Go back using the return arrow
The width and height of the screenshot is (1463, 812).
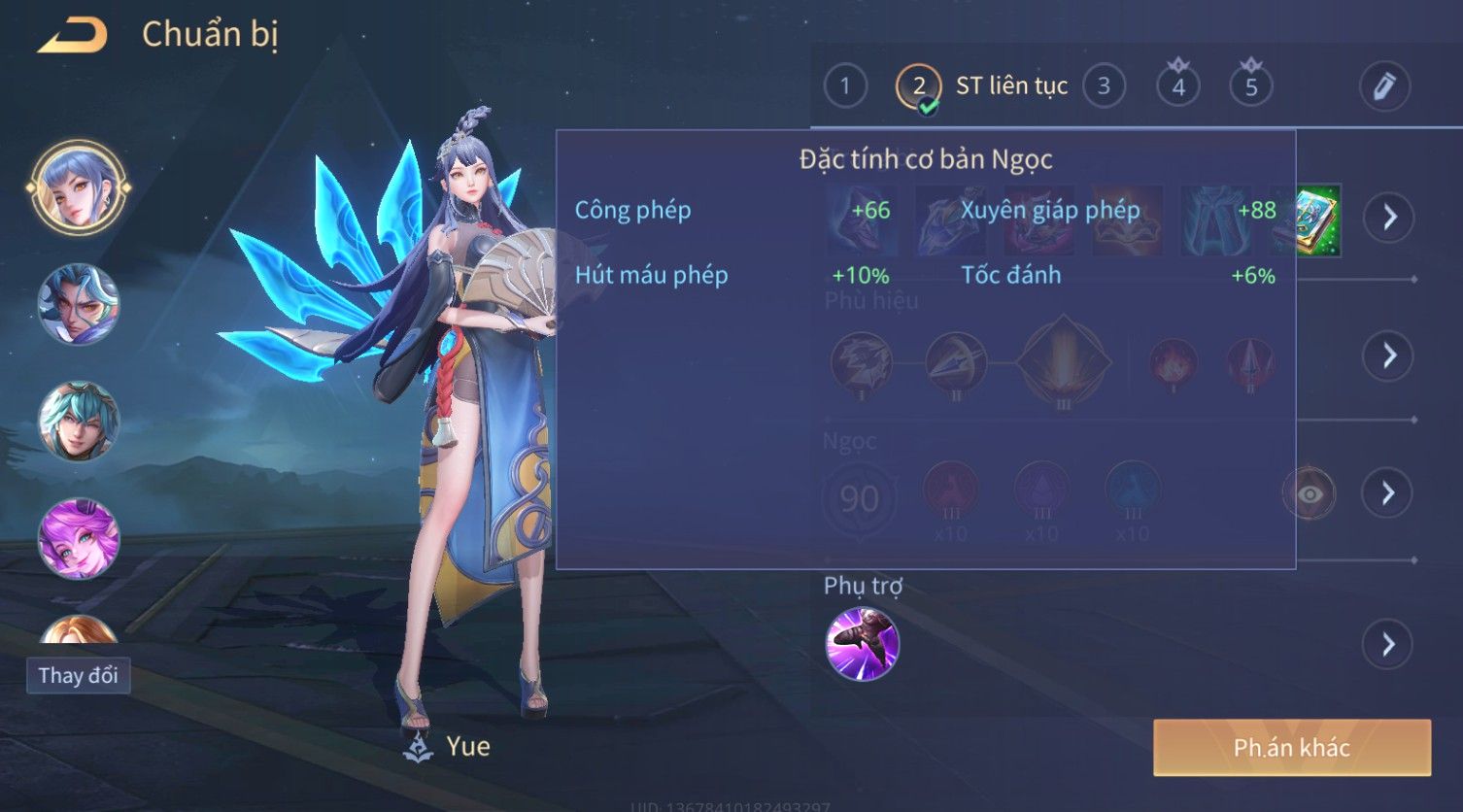tap(73, 36)
